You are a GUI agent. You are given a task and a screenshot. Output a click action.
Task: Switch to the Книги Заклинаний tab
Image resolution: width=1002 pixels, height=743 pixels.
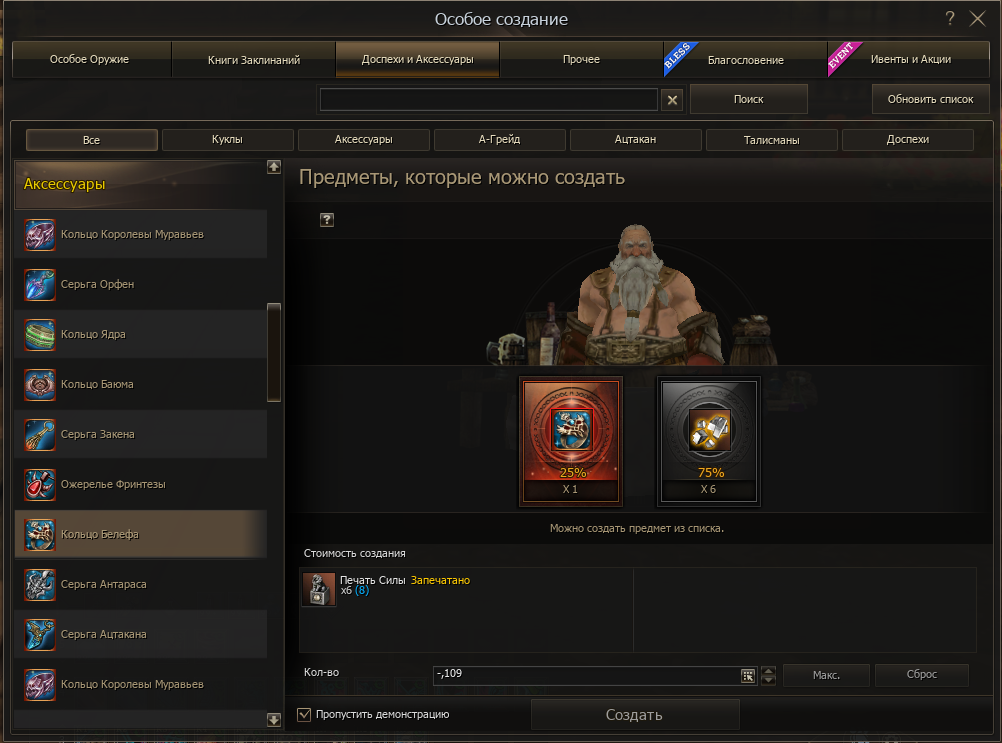tap(254, 60)
